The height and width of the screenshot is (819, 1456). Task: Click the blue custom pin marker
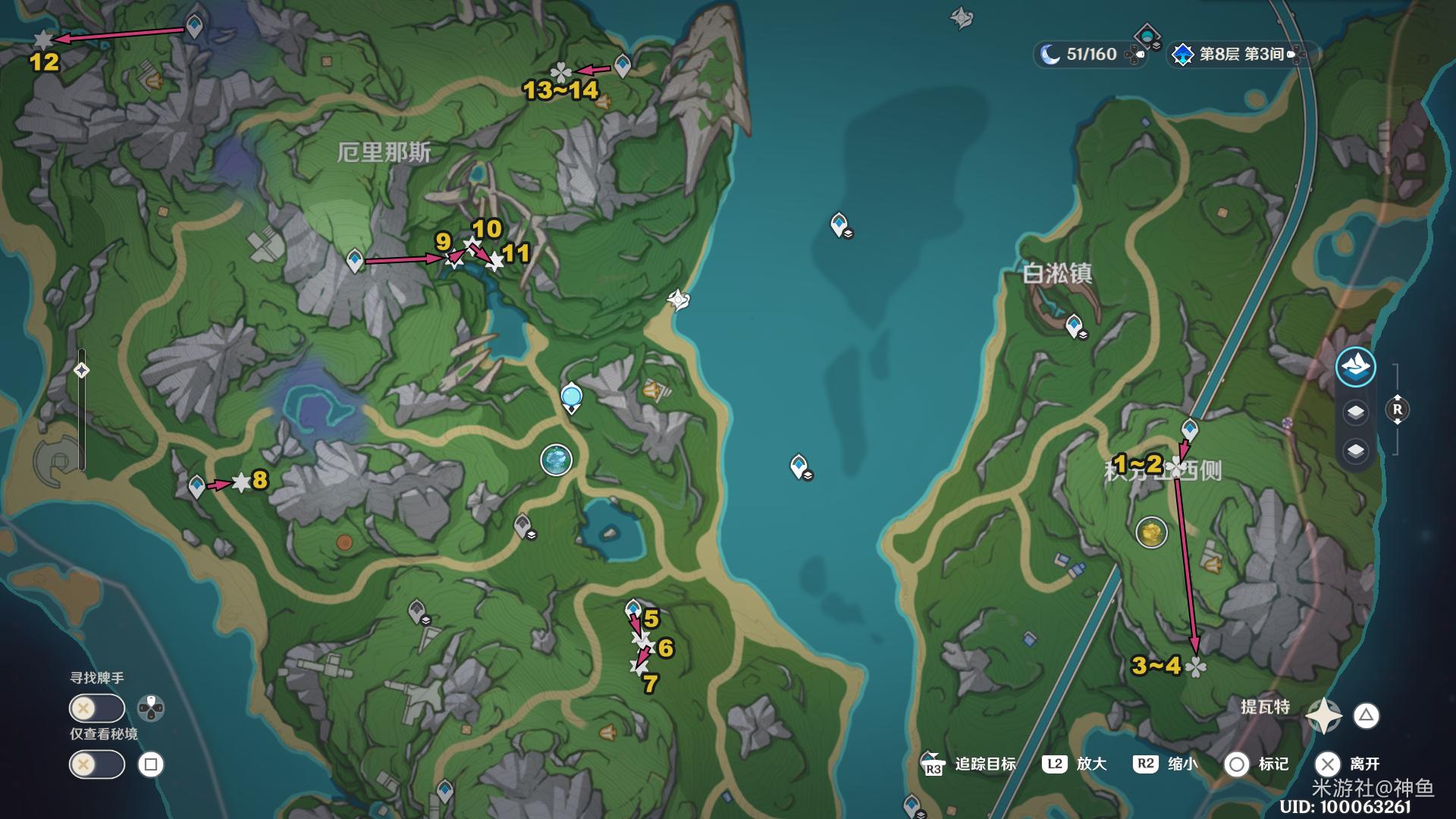tap(571, 397)
